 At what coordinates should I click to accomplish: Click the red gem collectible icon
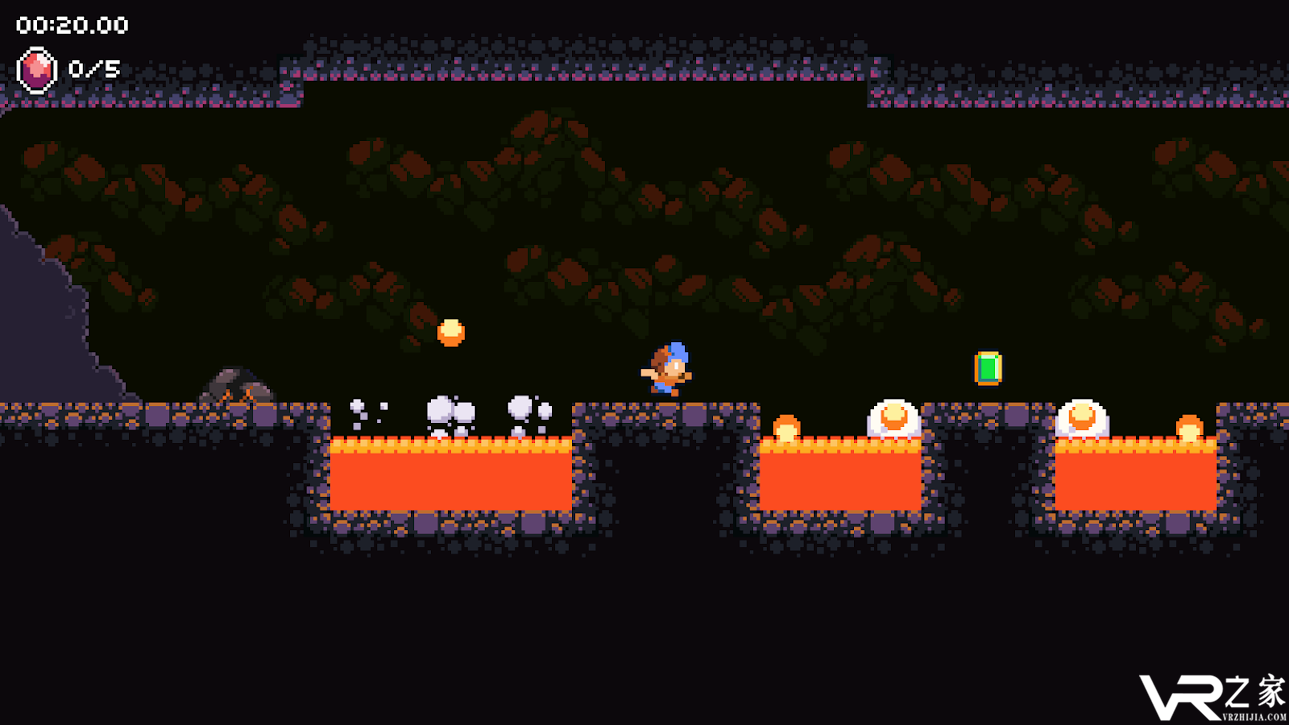click(37, 70)
